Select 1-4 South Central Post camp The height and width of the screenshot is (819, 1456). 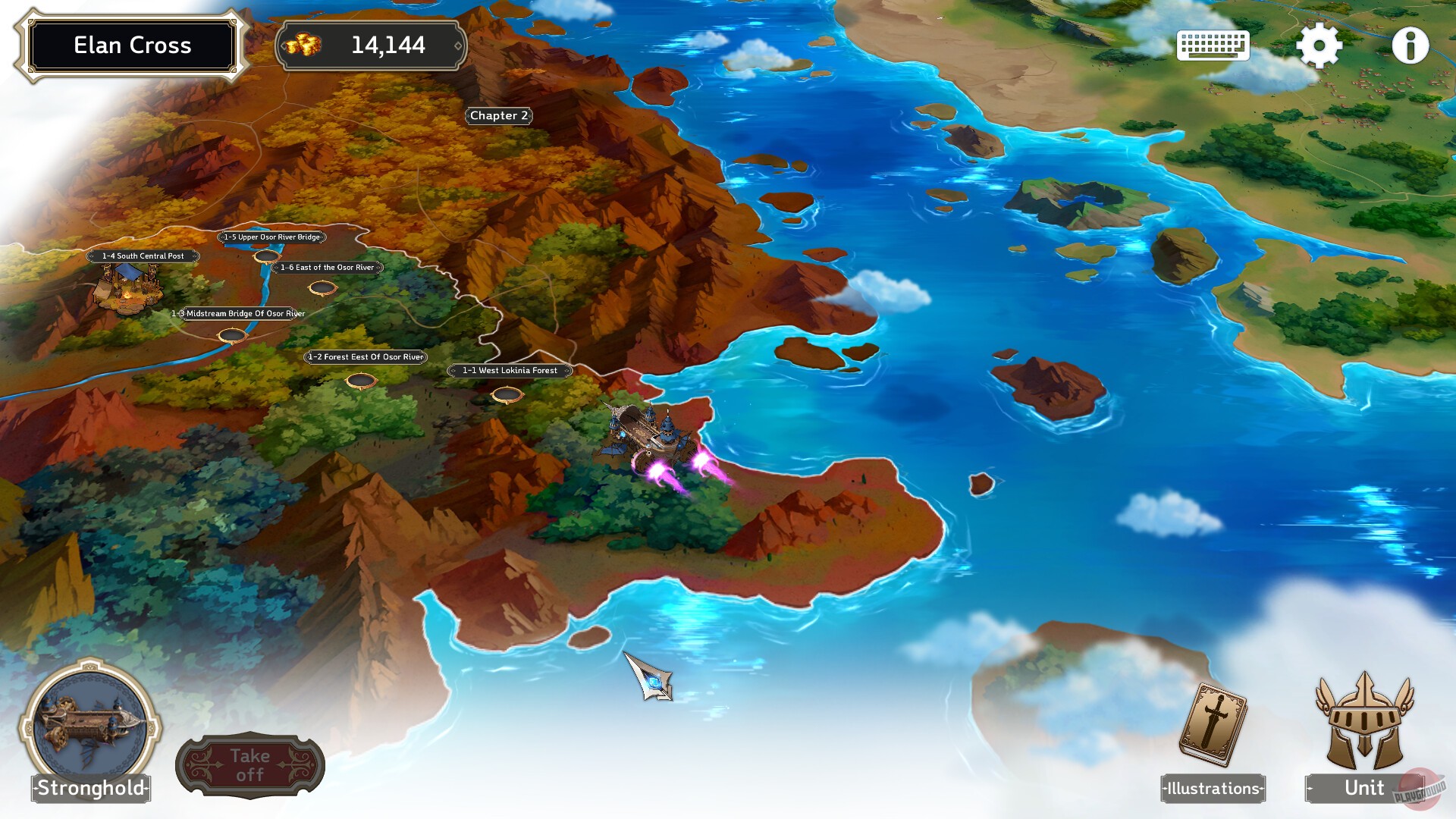[143, 256]
